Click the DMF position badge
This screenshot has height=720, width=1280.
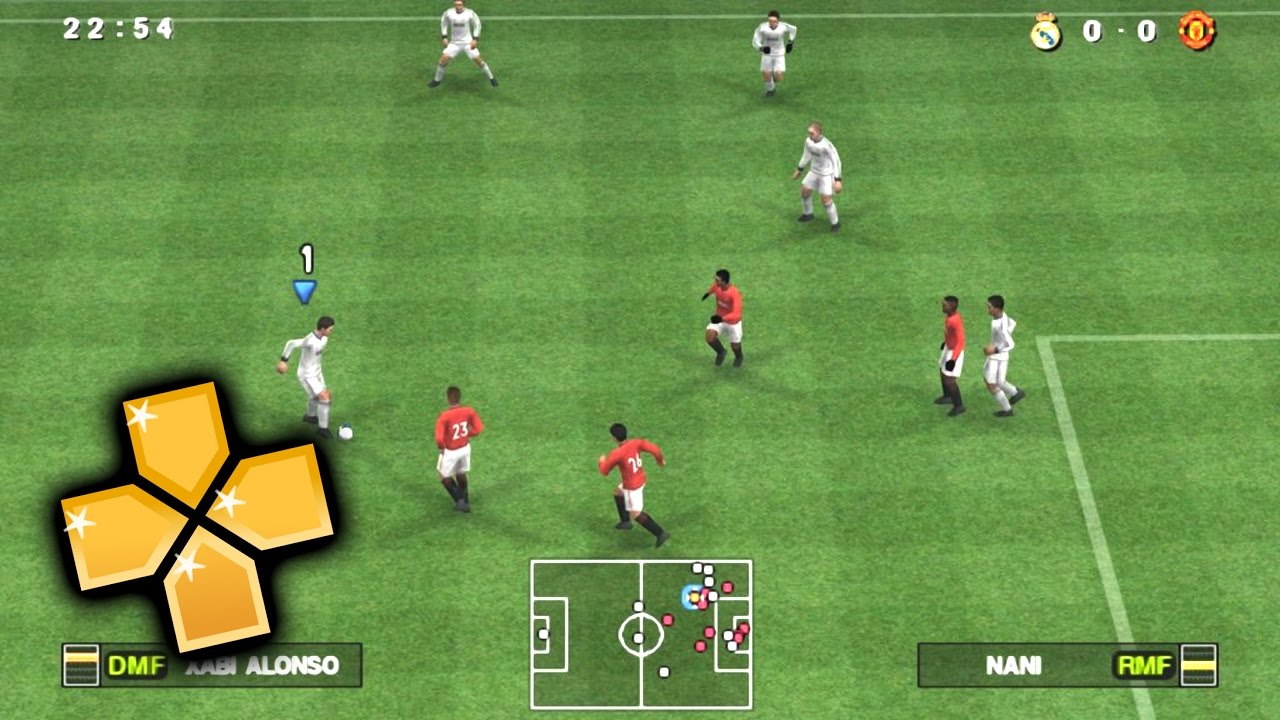136,665
